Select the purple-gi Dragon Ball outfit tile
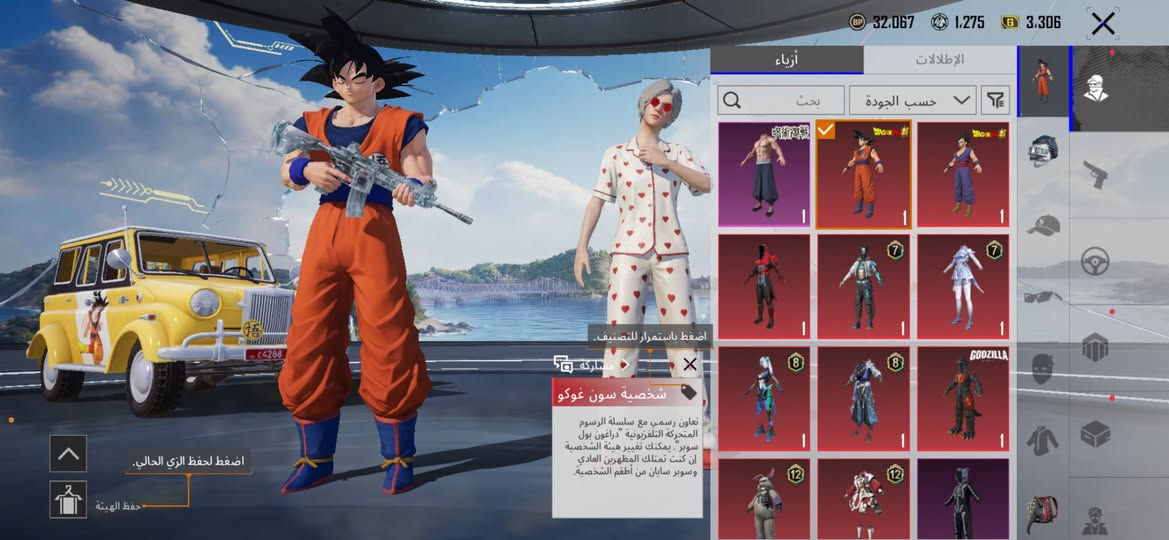The height and width of the screenshot is (540, 1169). click(962, 175)
